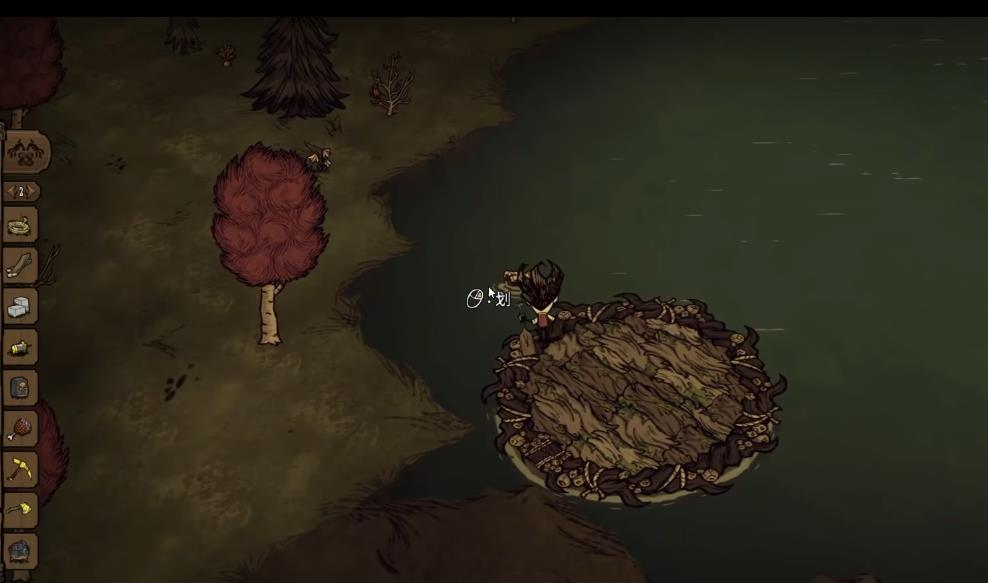This screenshot has width=988, height=583.
Task: Choose the cut stone blocks slot
Action: pyautogui.click(x=20, y=306)
